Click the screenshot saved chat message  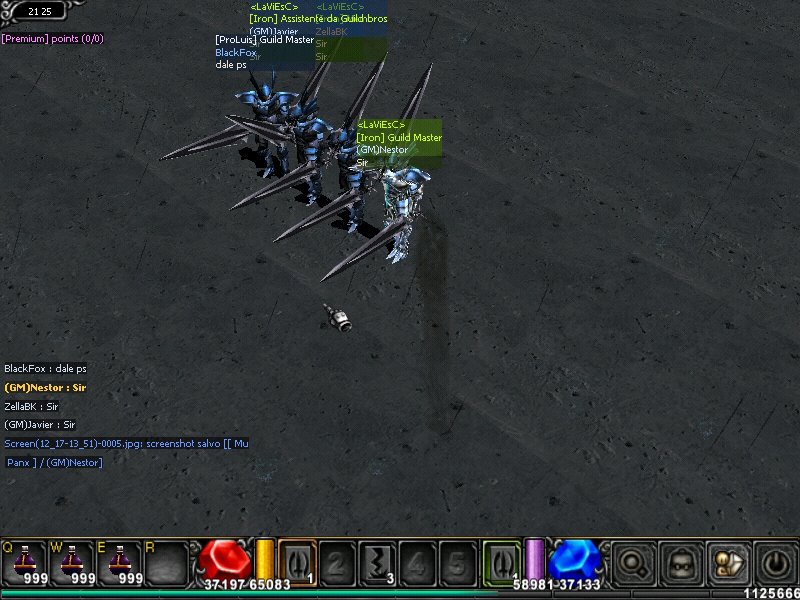tap(126, 443)
